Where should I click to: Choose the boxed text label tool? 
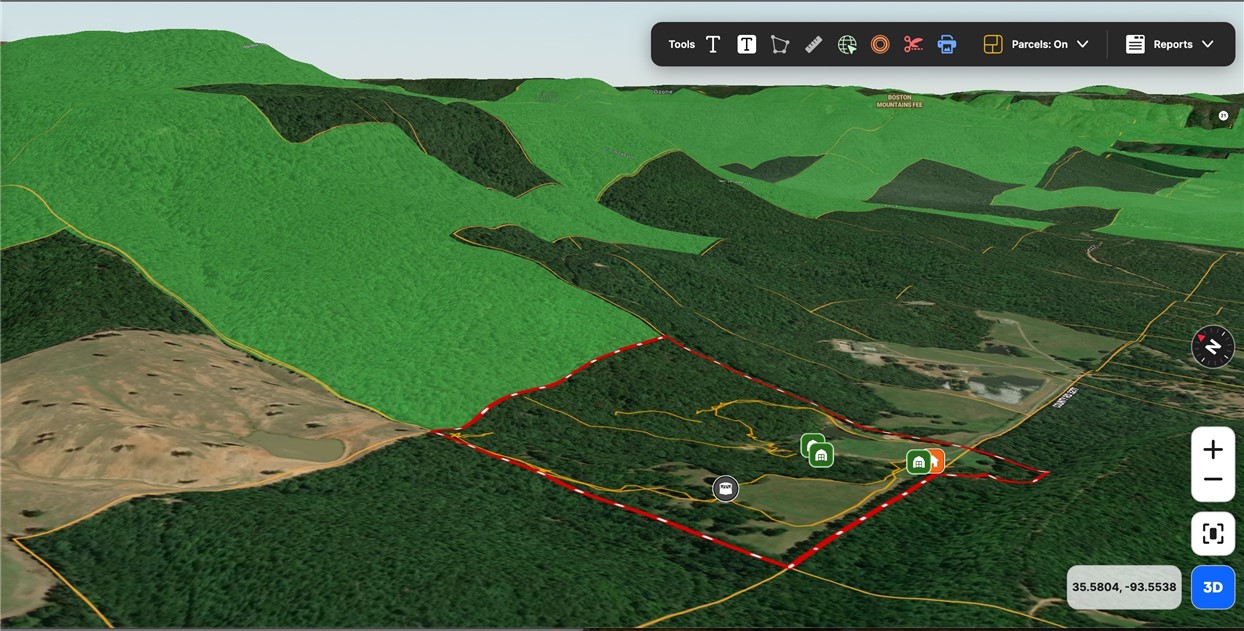click(746, 44)
